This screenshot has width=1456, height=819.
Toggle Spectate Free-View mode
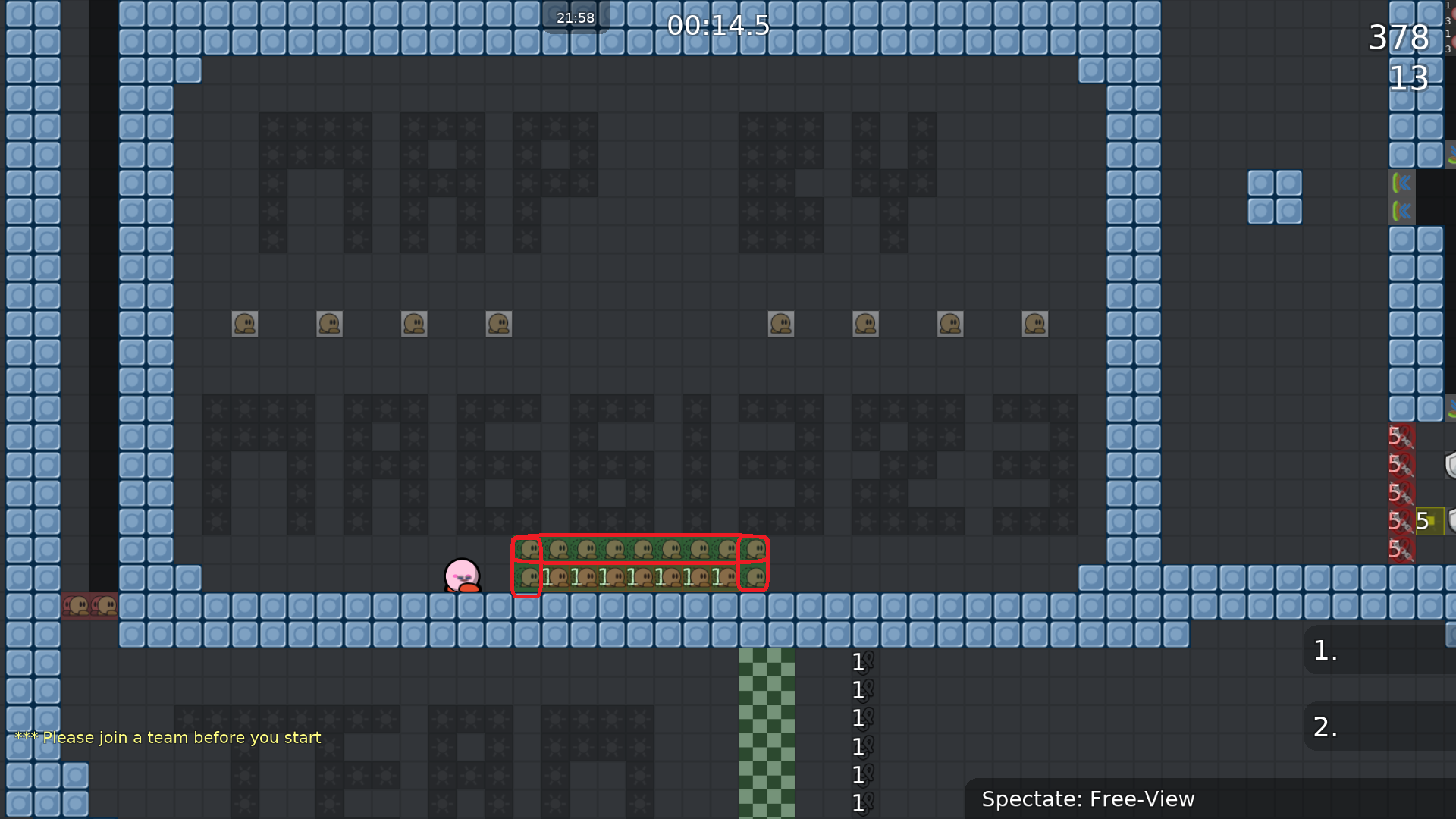pyautogui.click(x=1089, y=799)
